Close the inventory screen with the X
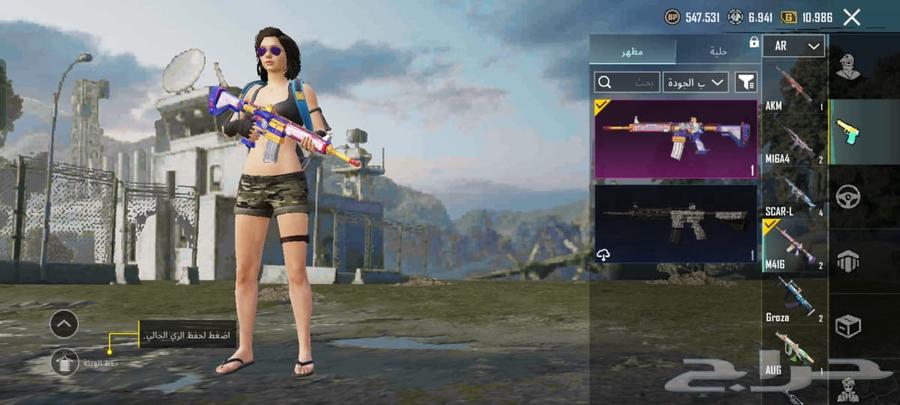The height and width of the screenshot is (405, 900). [x=852, y=17]
